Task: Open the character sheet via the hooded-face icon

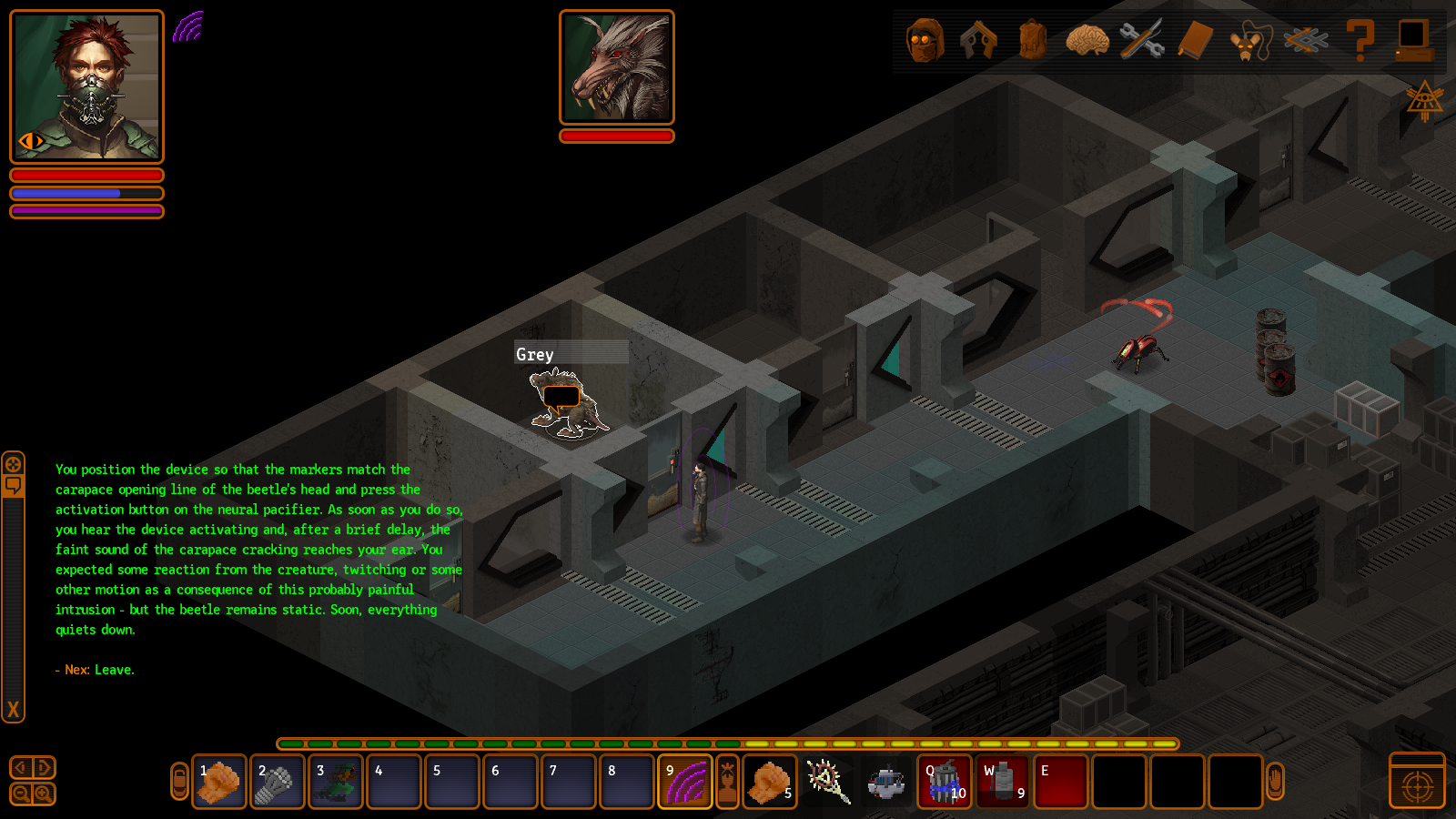Action: point(925,41)
